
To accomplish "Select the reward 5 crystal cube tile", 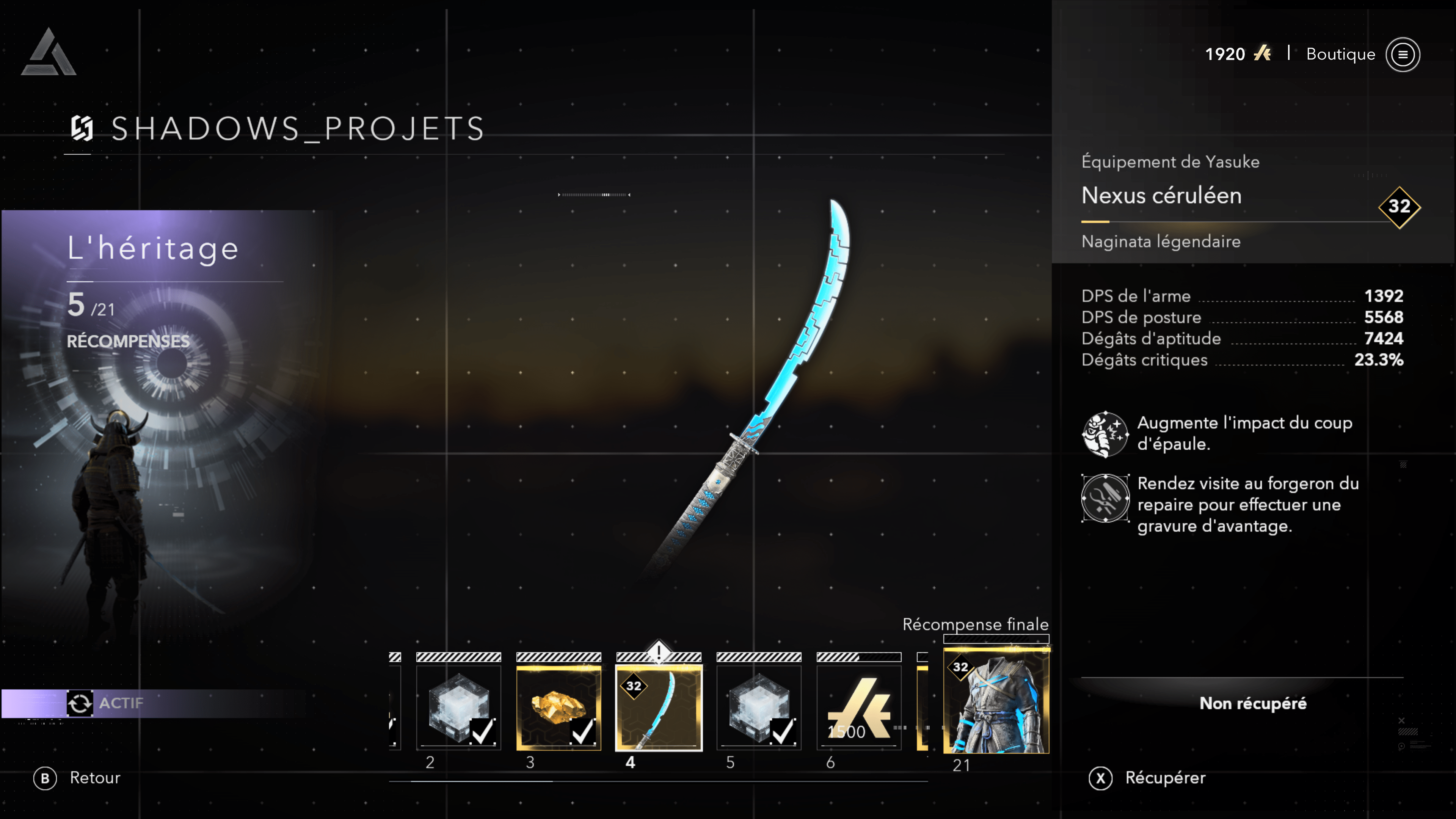I will point(758,708).
